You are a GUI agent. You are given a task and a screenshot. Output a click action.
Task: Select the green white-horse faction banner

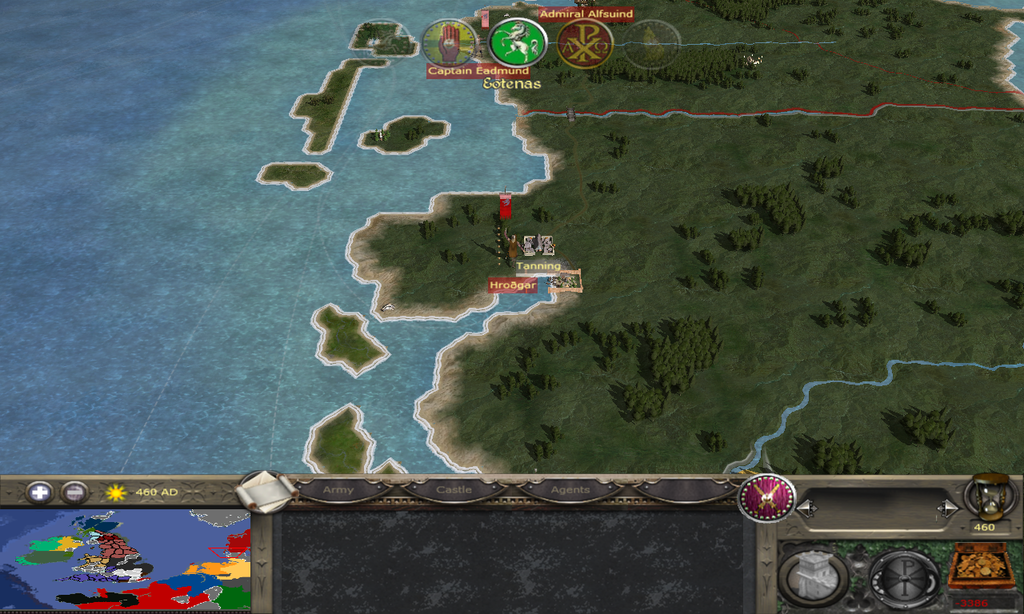point(517,43)
